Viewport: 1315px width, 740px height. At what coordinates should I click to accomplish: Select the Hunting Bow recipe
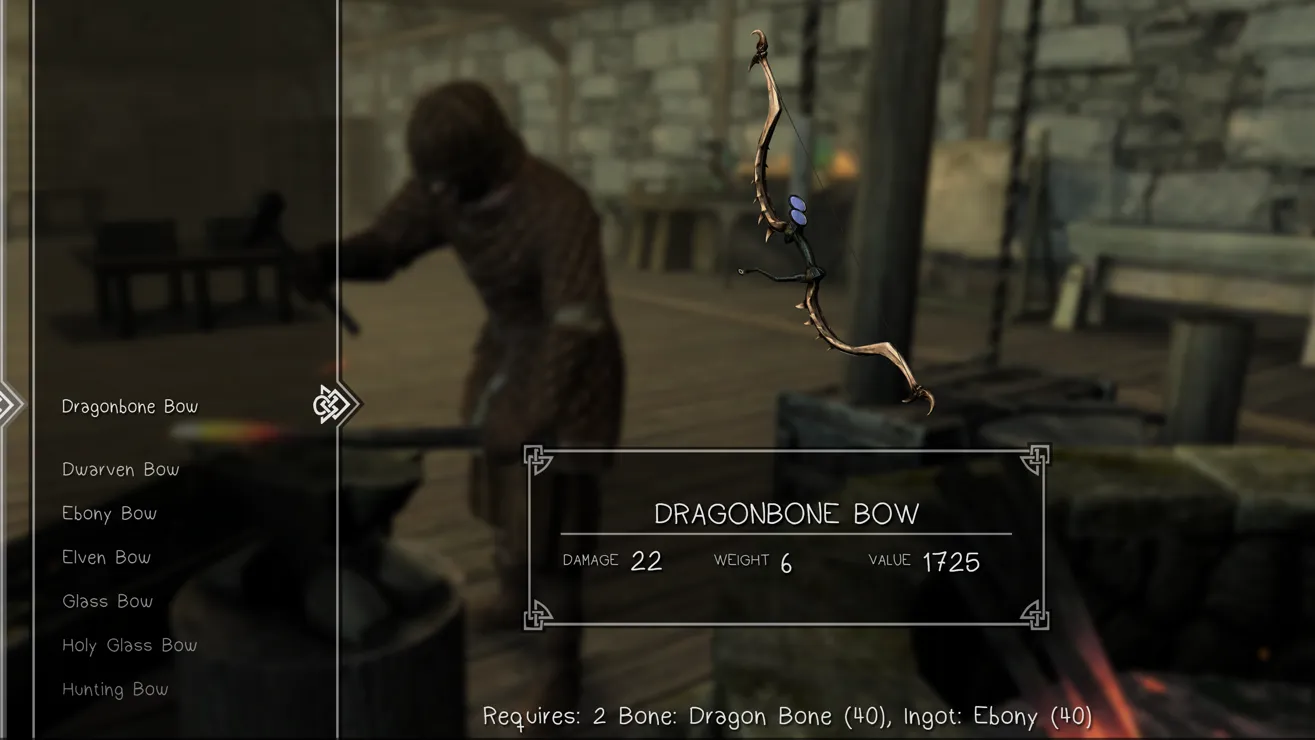tap(115, 690)
